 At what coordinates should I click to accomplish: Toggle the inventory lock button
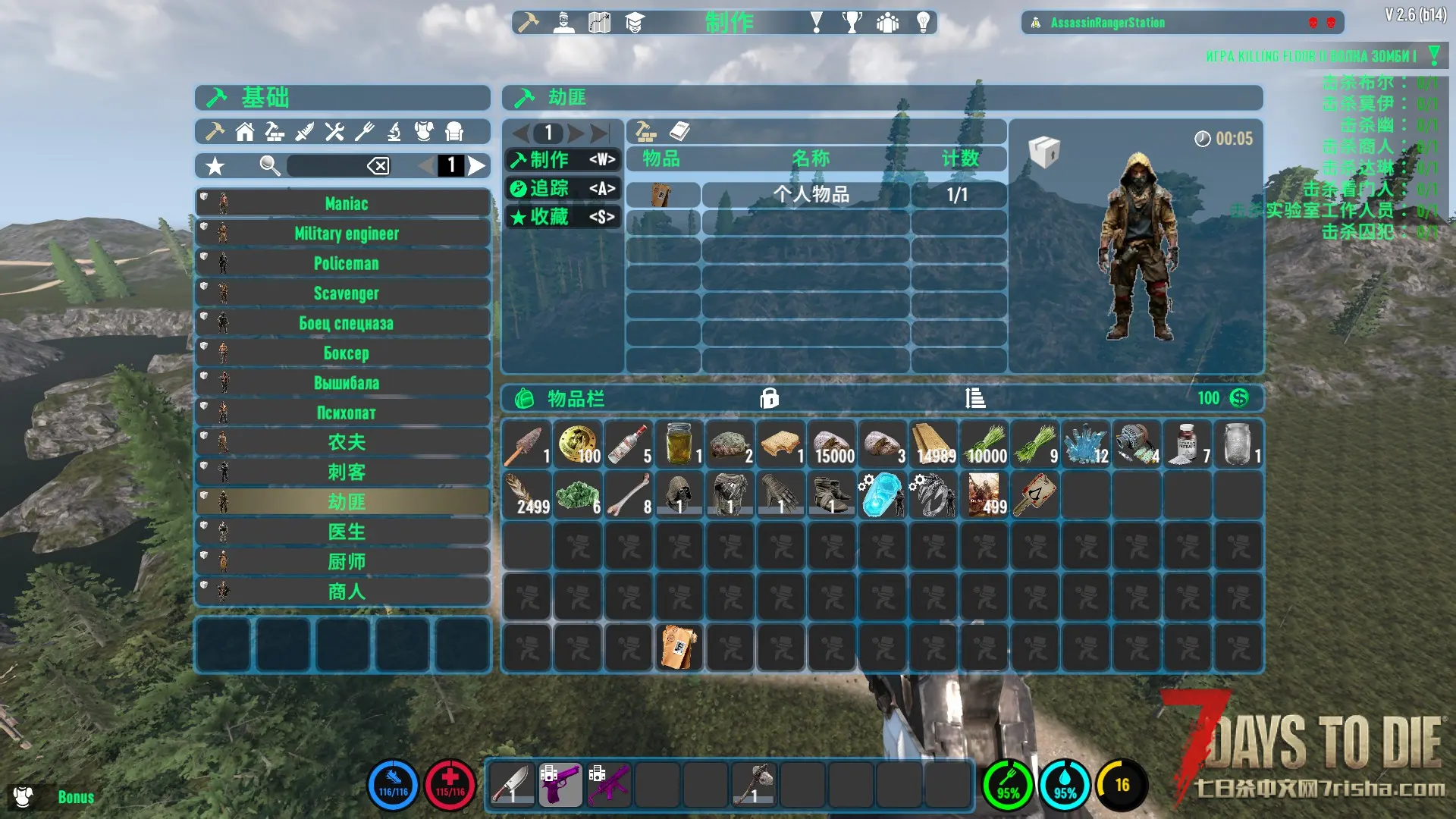(x=769, y=398)
